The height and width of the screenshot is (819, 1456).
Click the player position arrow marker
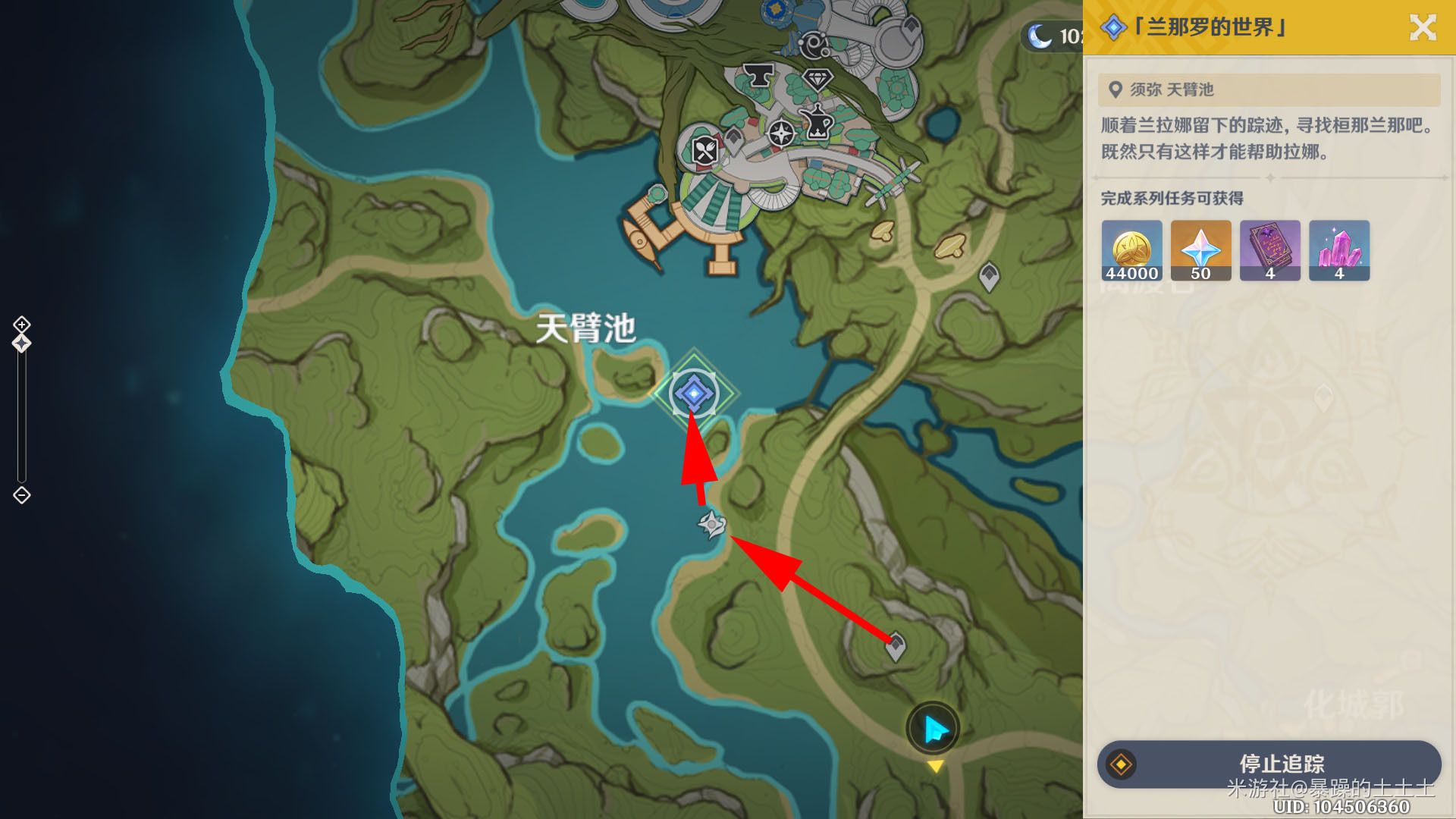934,726
